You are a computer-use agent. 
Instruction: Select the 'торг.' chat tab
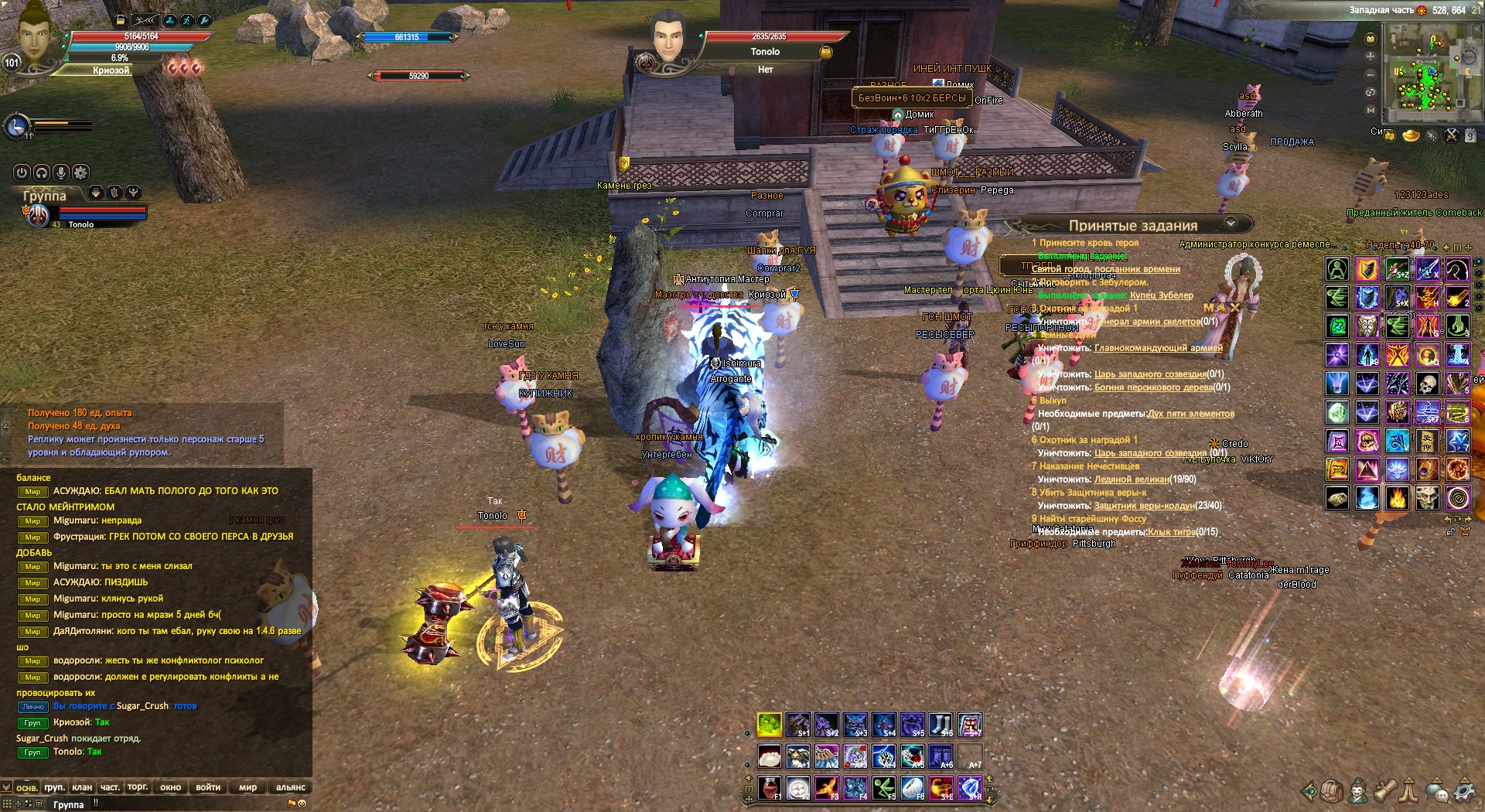click(138, 787)
